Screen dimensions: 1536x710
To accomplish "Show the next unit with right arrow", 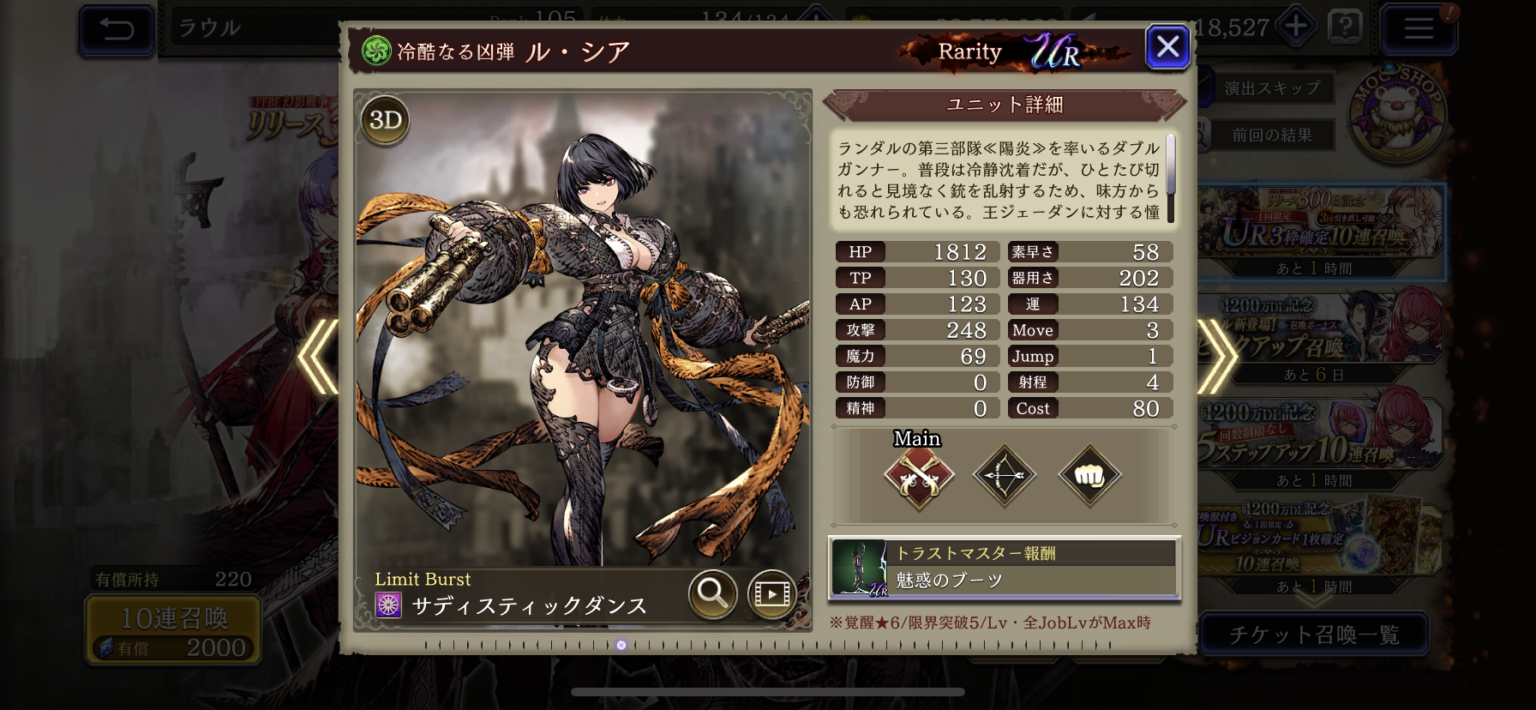I will (x=1217, y=356).
